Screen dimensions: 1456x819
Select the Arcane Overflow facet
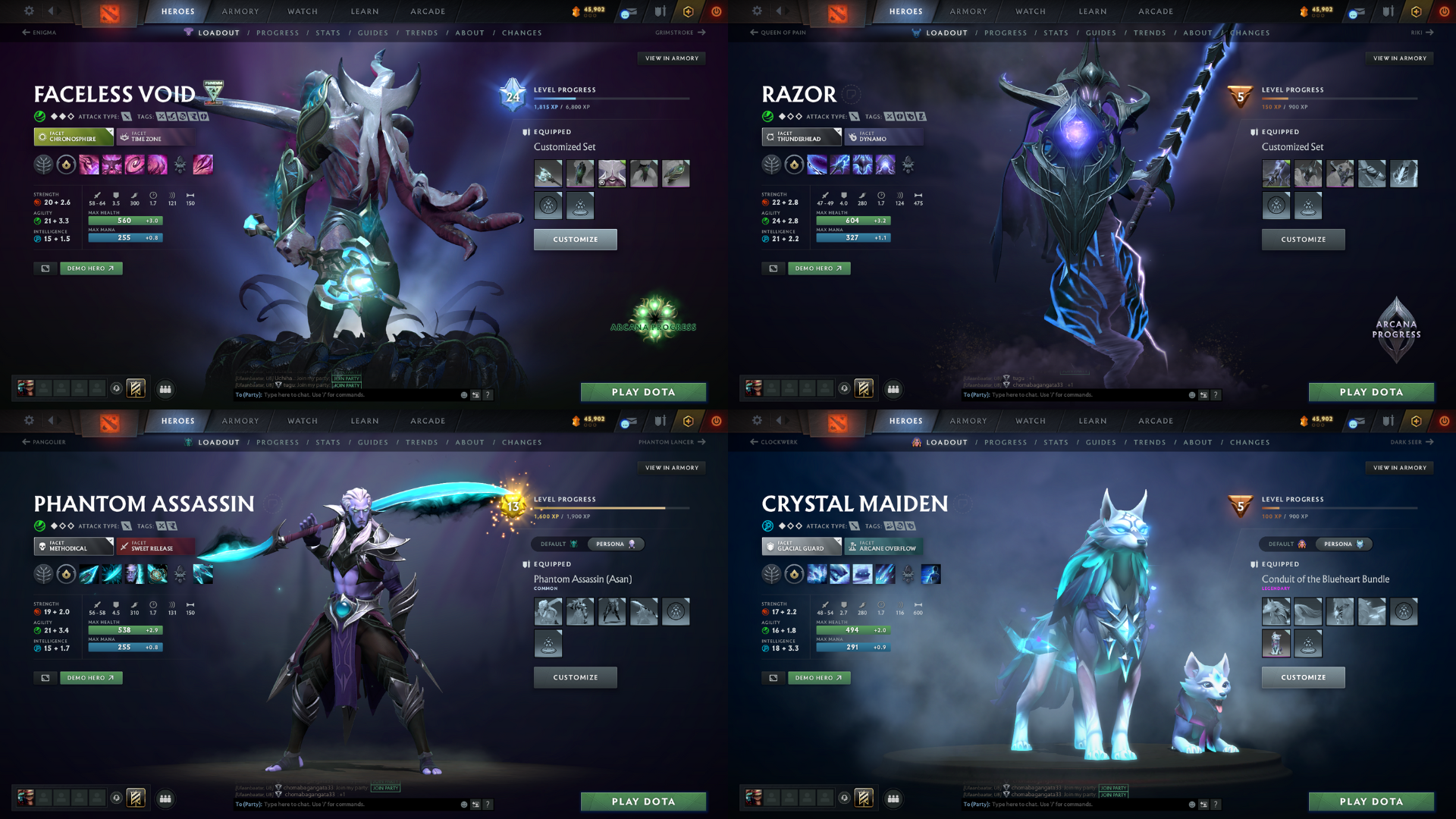click(883, 546)
